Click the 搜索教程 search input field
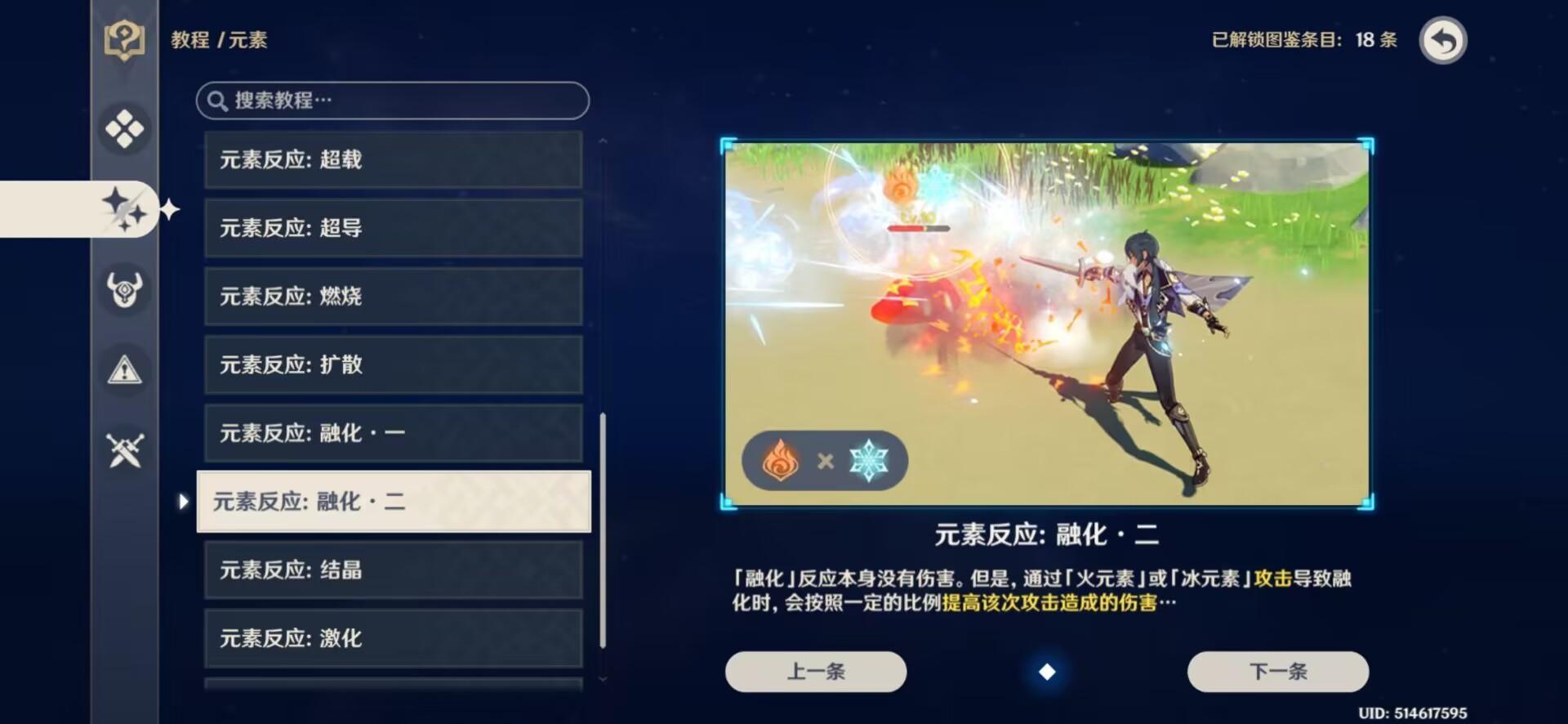 click(x=393, y=101)
